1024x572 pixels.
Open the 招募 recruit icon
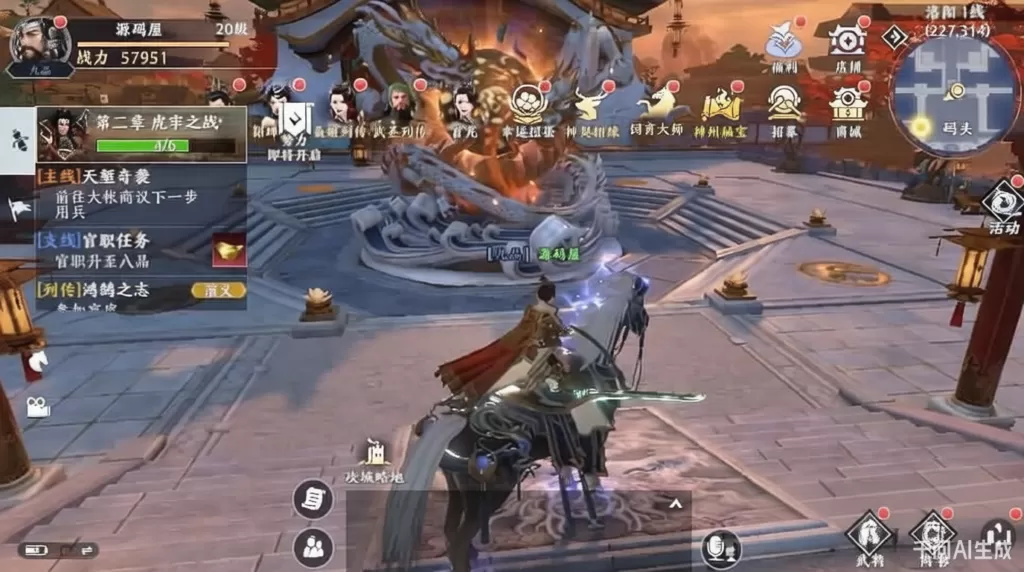(785, 108)
